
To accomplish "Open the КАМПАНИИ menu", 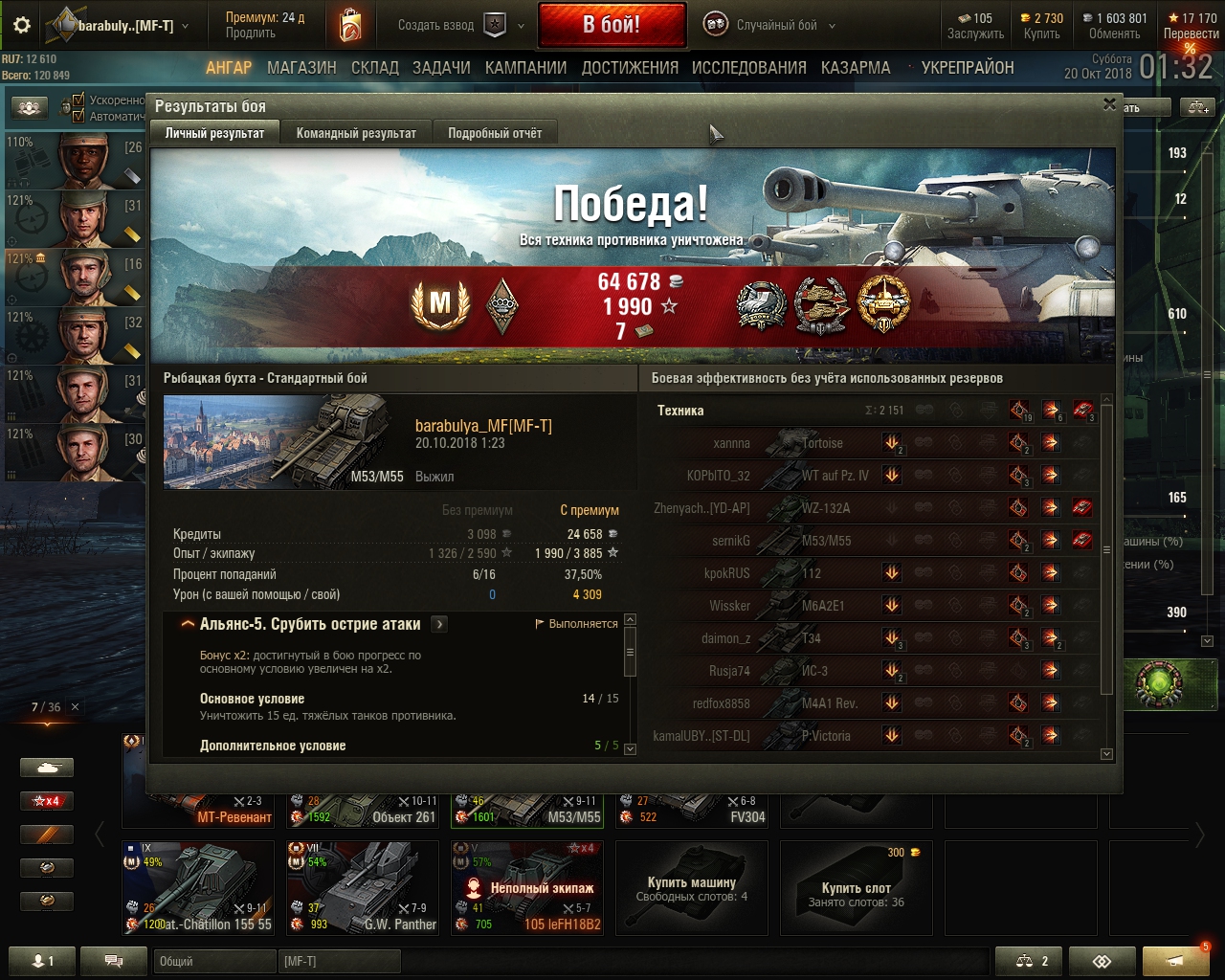I will point(525,68).
